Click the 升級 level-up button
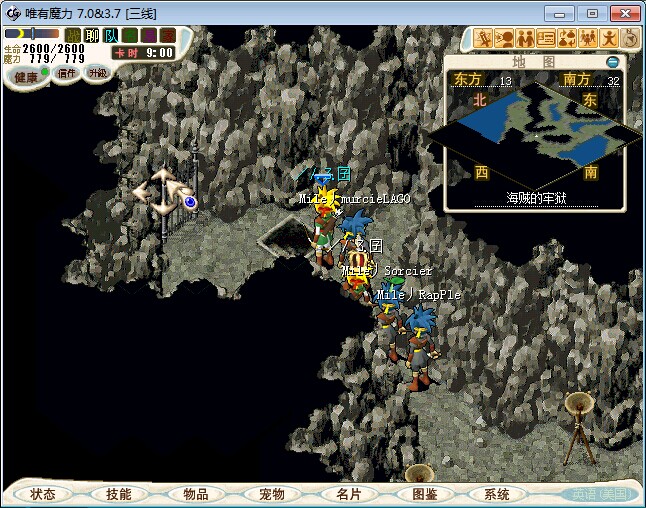The image size is (646, 508). (x=97, y=73)
